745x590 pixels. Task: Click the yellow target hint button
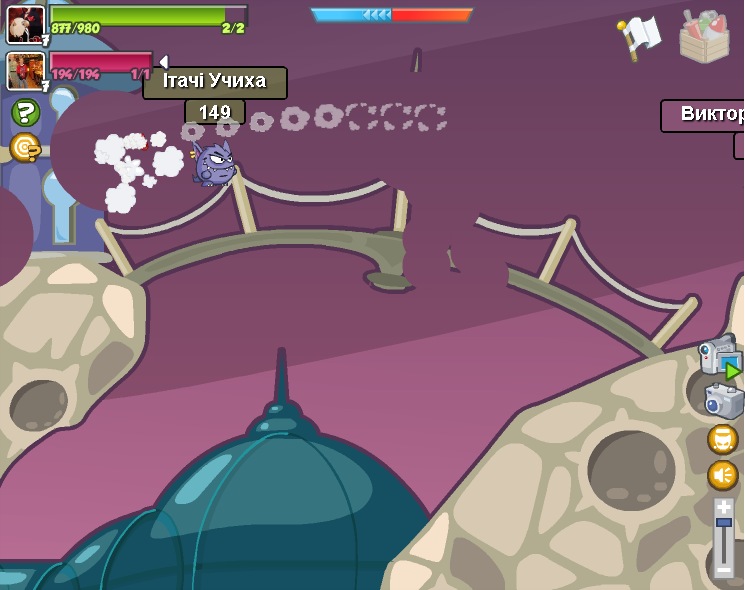pos(24,148)
